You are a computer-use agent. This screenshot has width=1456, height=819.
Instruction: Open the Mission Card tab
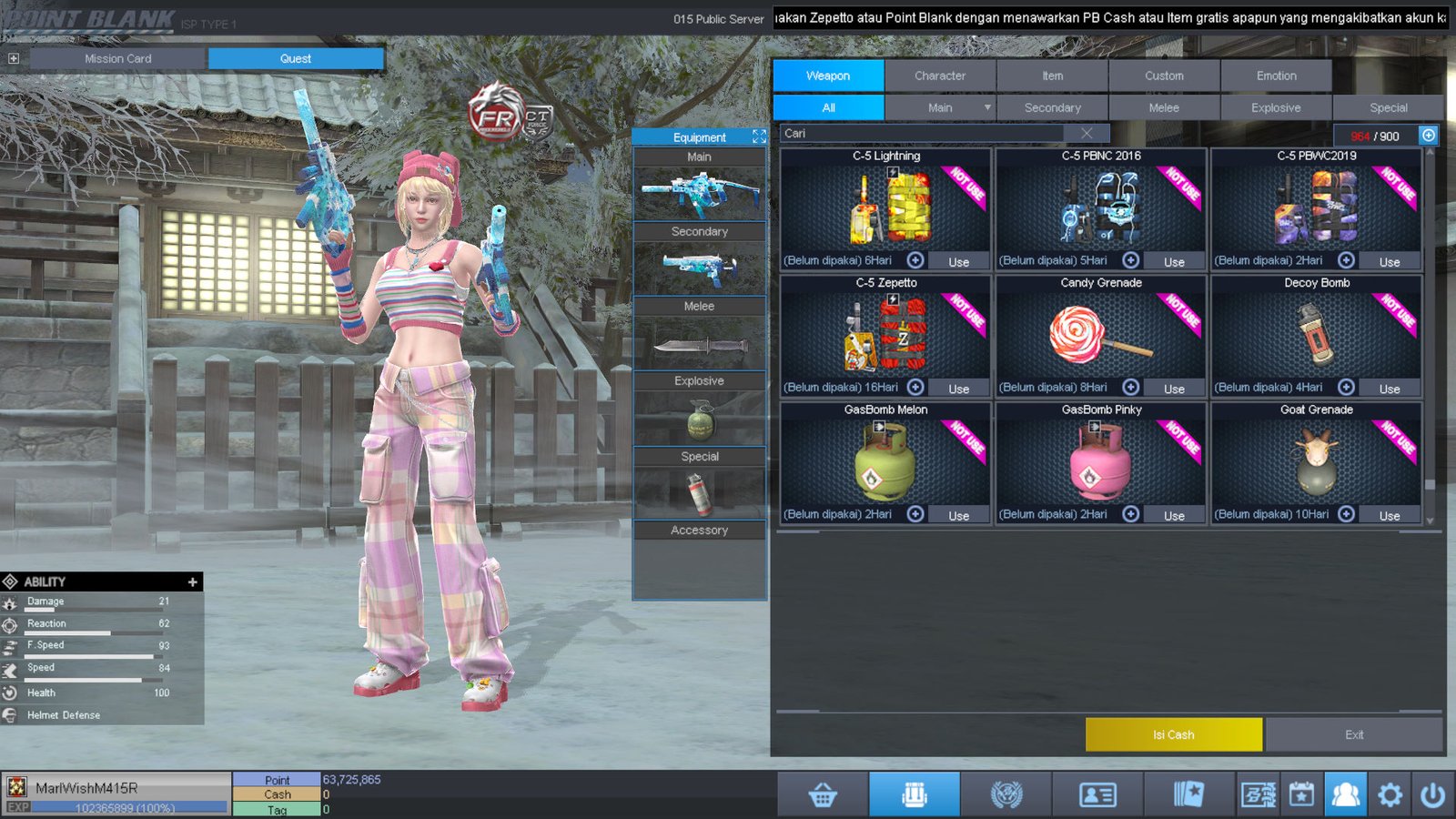pyautogui.click(x=118, y=58)
